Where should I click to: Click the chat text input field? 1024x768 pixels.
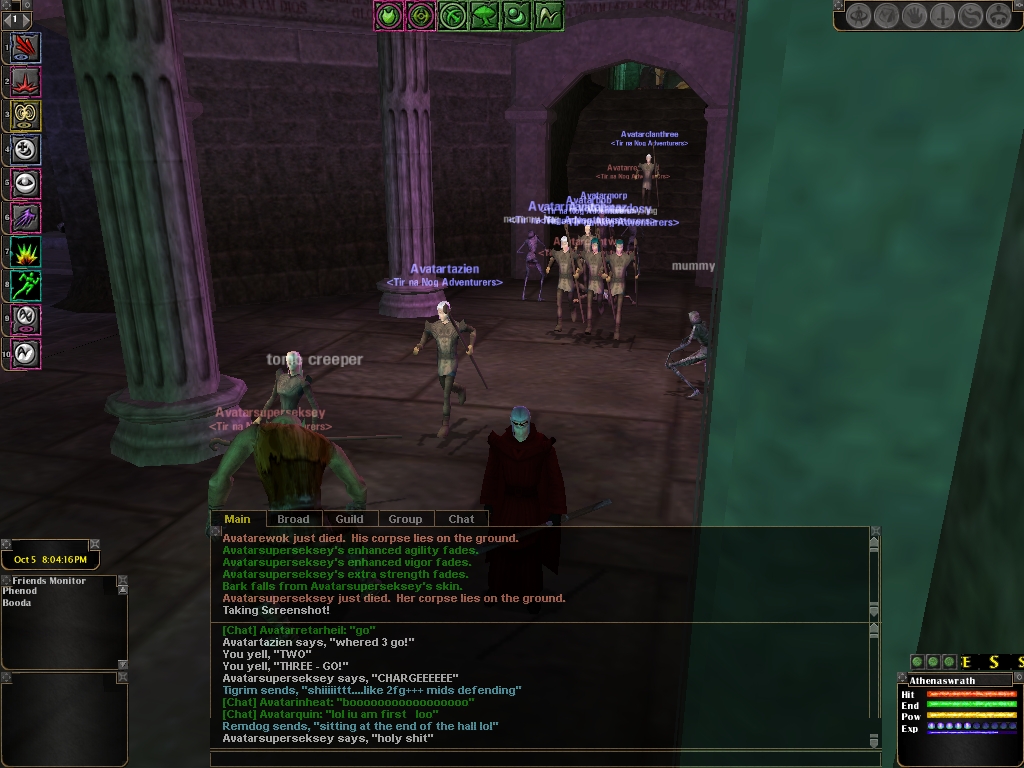540,759
